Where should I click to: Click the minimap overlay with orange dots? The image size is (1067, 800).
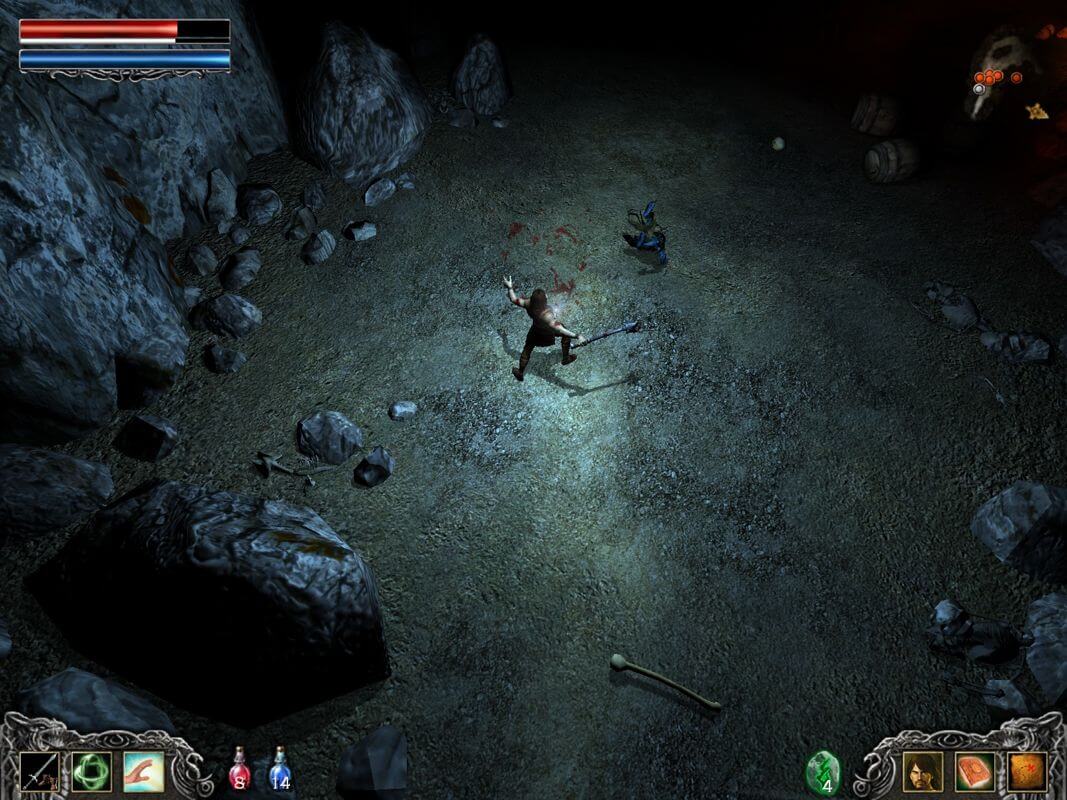[x=1000, y=80]
